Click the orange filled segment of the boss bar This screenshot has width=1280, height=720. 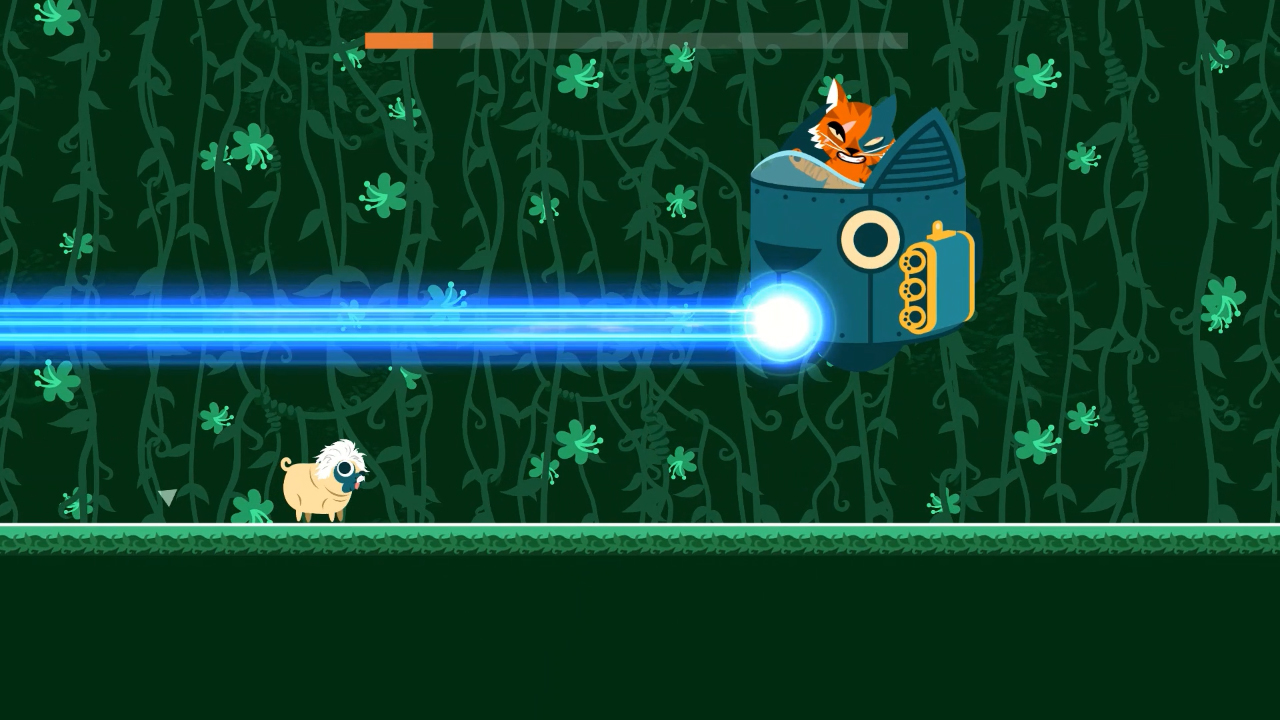(398, 40)
